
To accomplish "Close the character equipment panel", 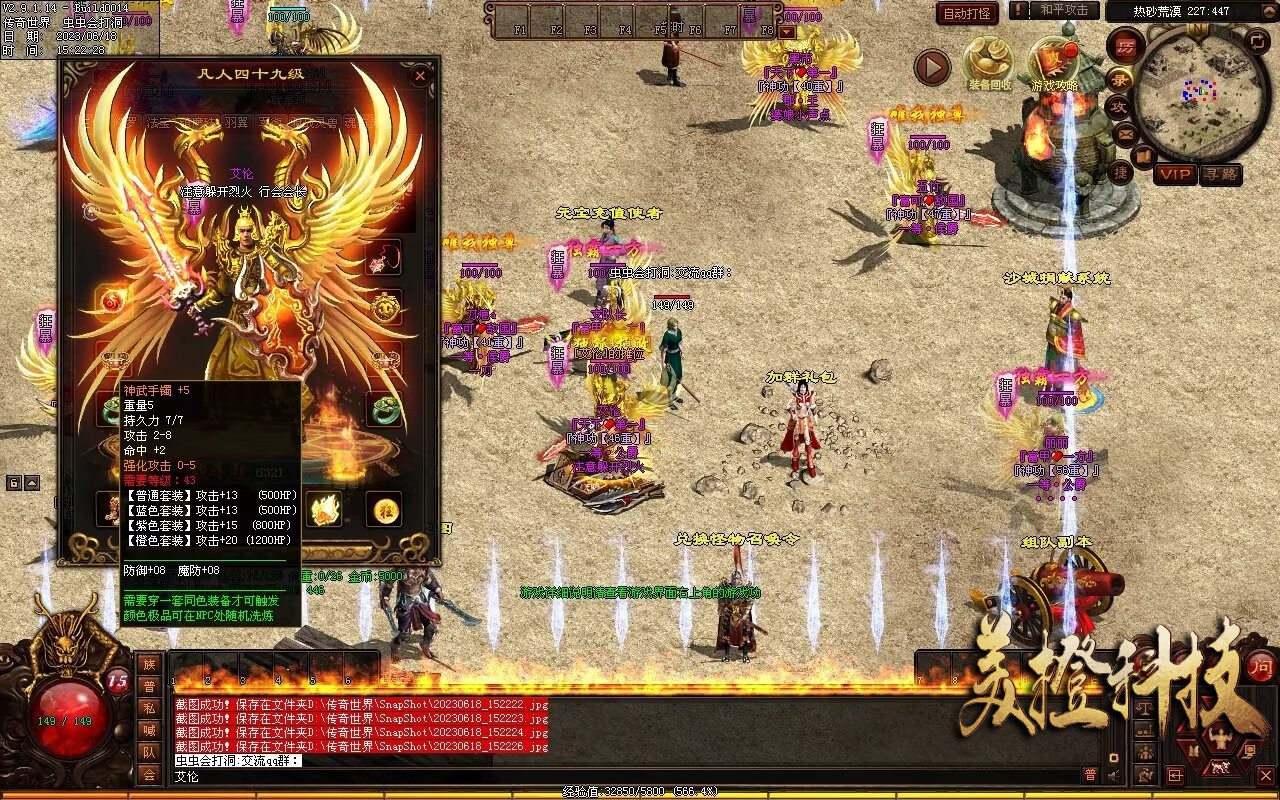I will pyautogui.click(x=420, y=76).
